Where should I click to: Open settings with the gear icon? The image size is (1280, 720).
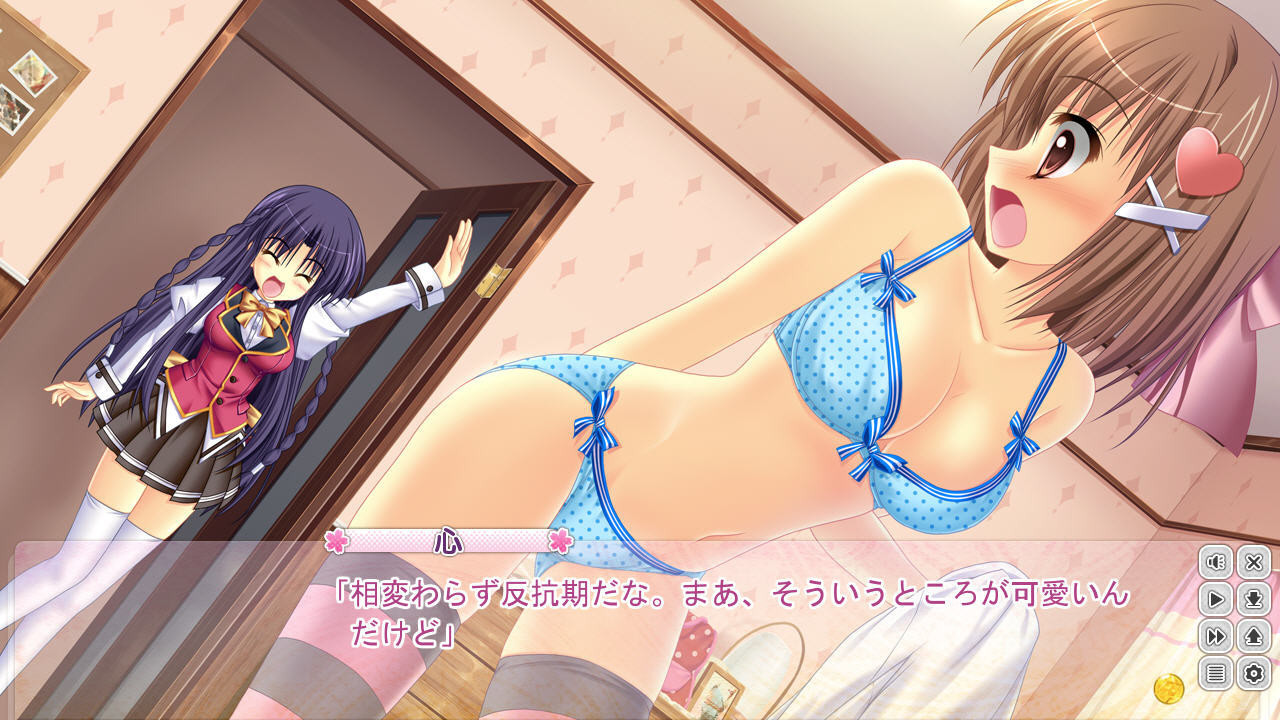[1253, 673]
